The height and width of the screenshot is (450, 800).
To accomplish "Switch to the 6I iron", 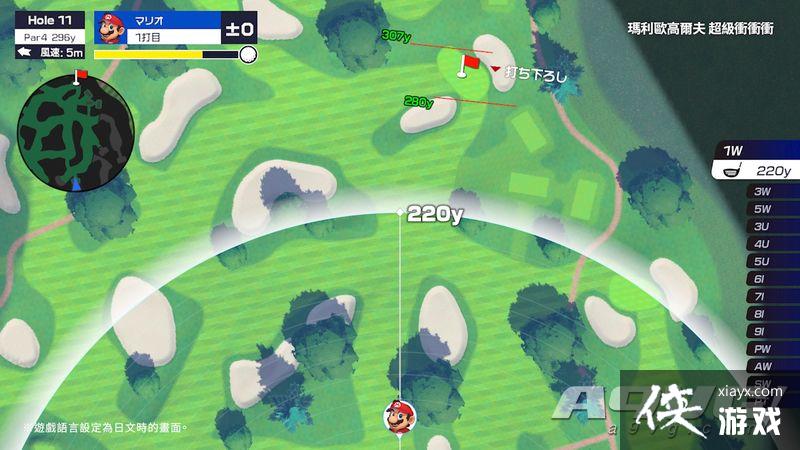I will 762,279.
